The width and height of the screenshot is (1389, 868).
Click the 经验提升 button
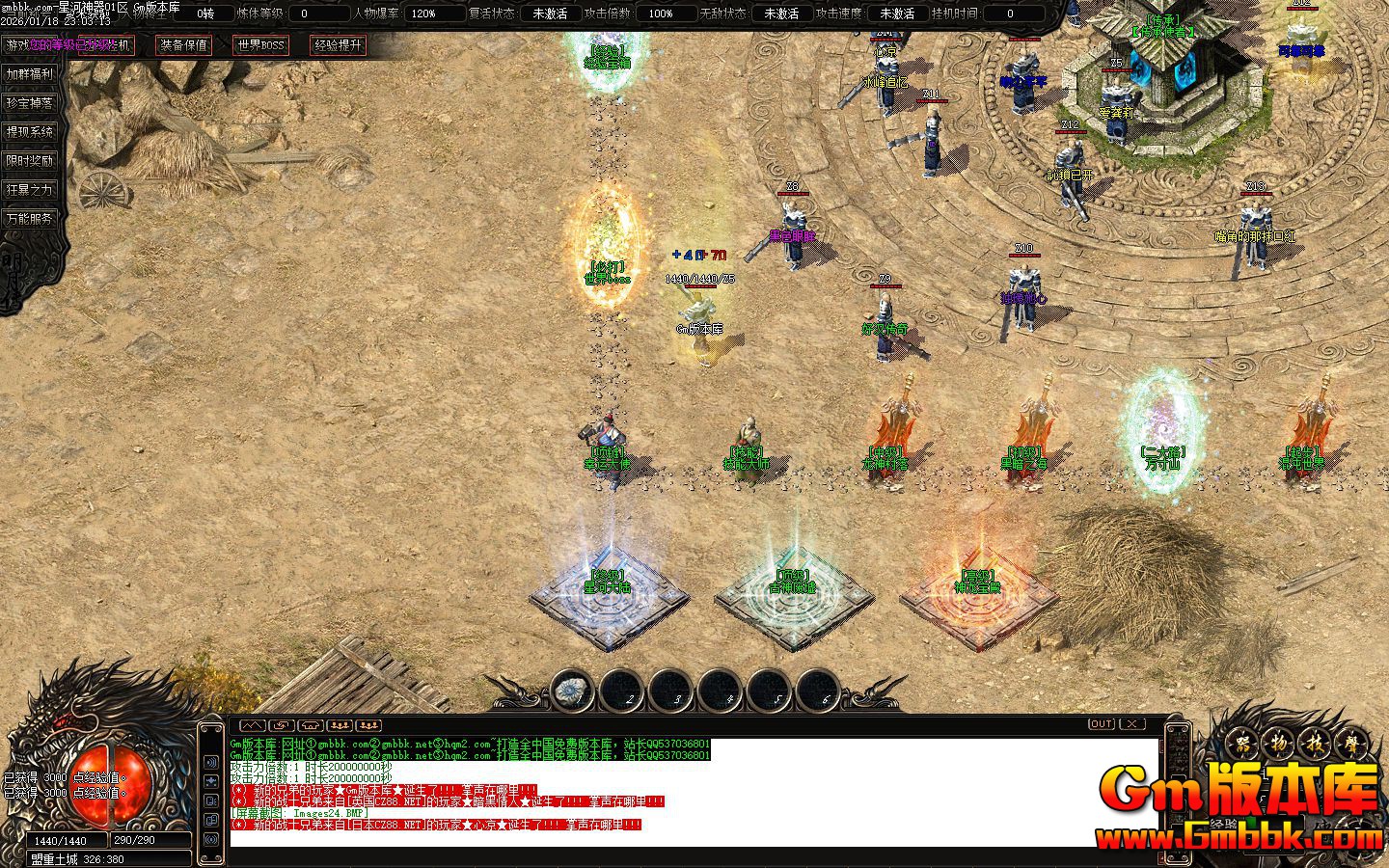point(338,45)
